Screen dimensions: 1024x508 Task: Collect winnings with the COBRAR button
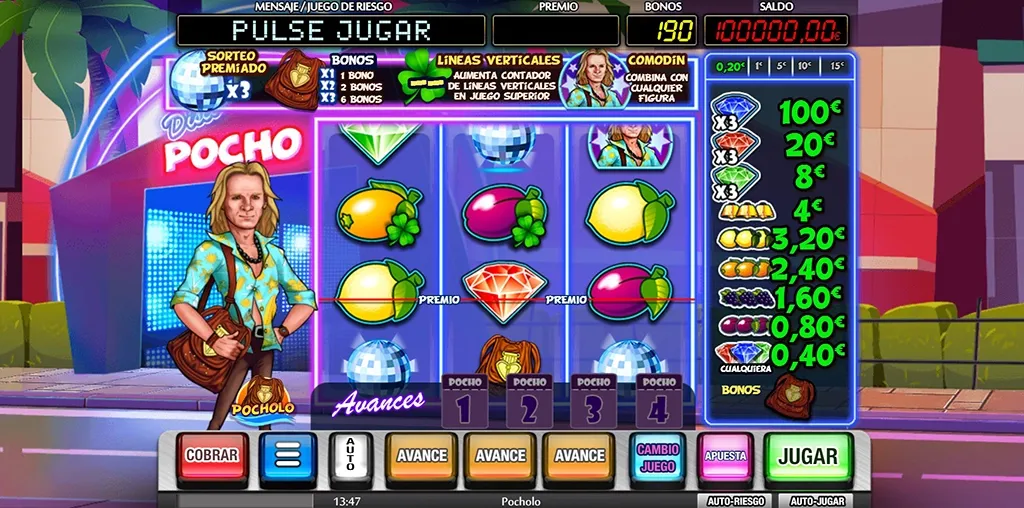212,457
